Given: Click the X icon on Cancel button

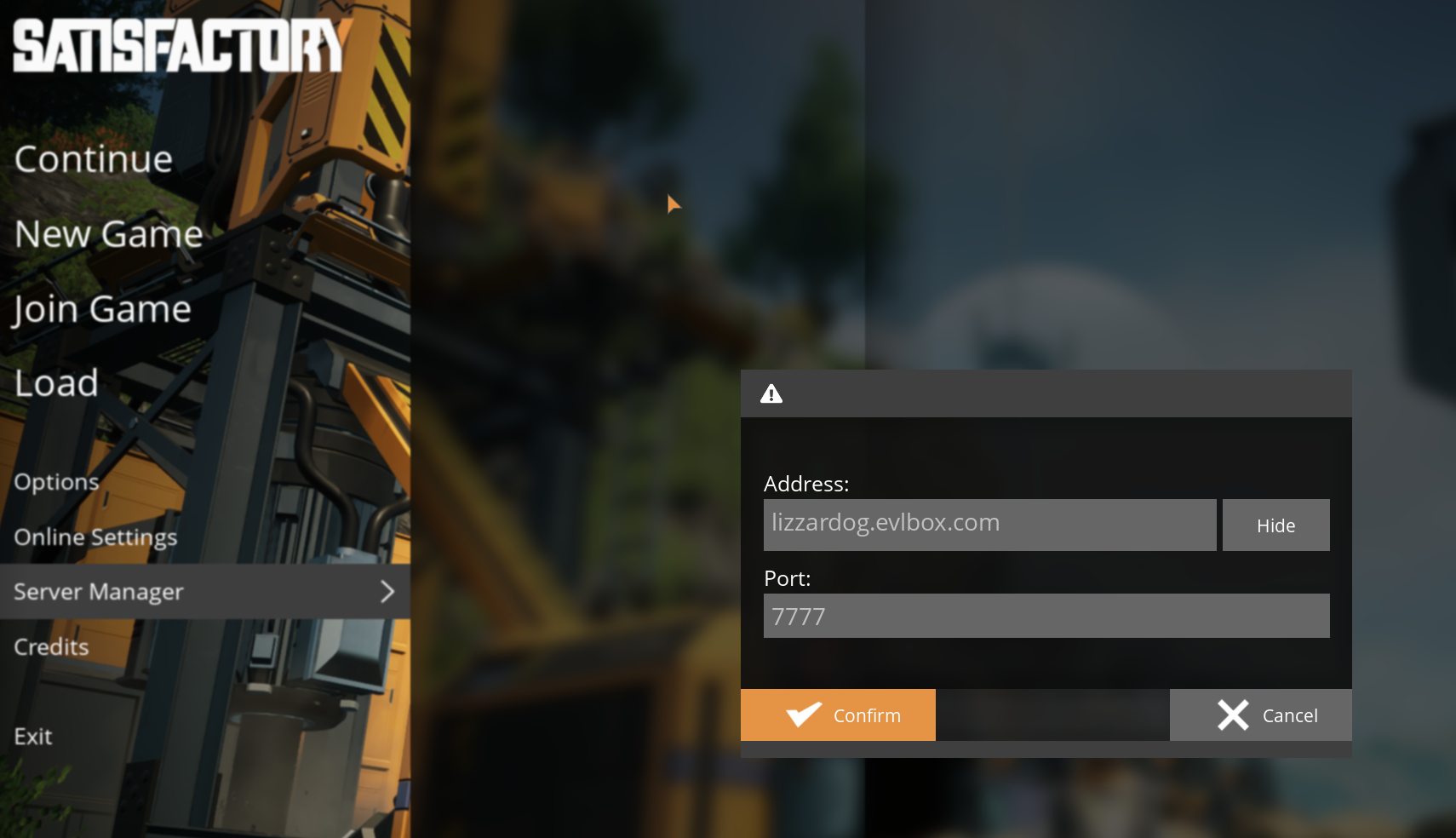Looking at the screenshot, I should pyautogui.click(x=1232, y=715).
